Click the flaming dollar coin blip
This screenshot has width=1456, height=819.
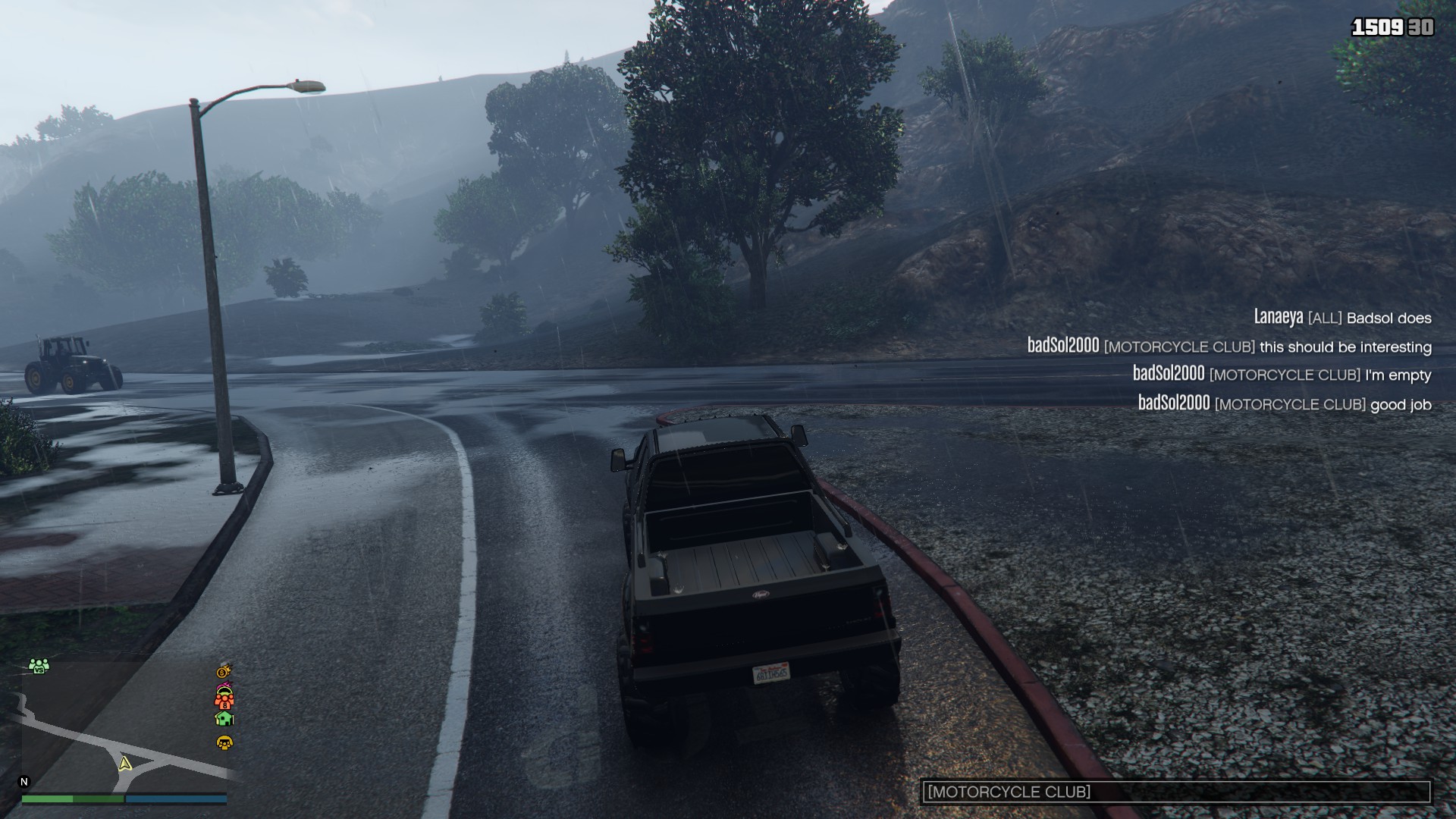click(x=224, y=671)
